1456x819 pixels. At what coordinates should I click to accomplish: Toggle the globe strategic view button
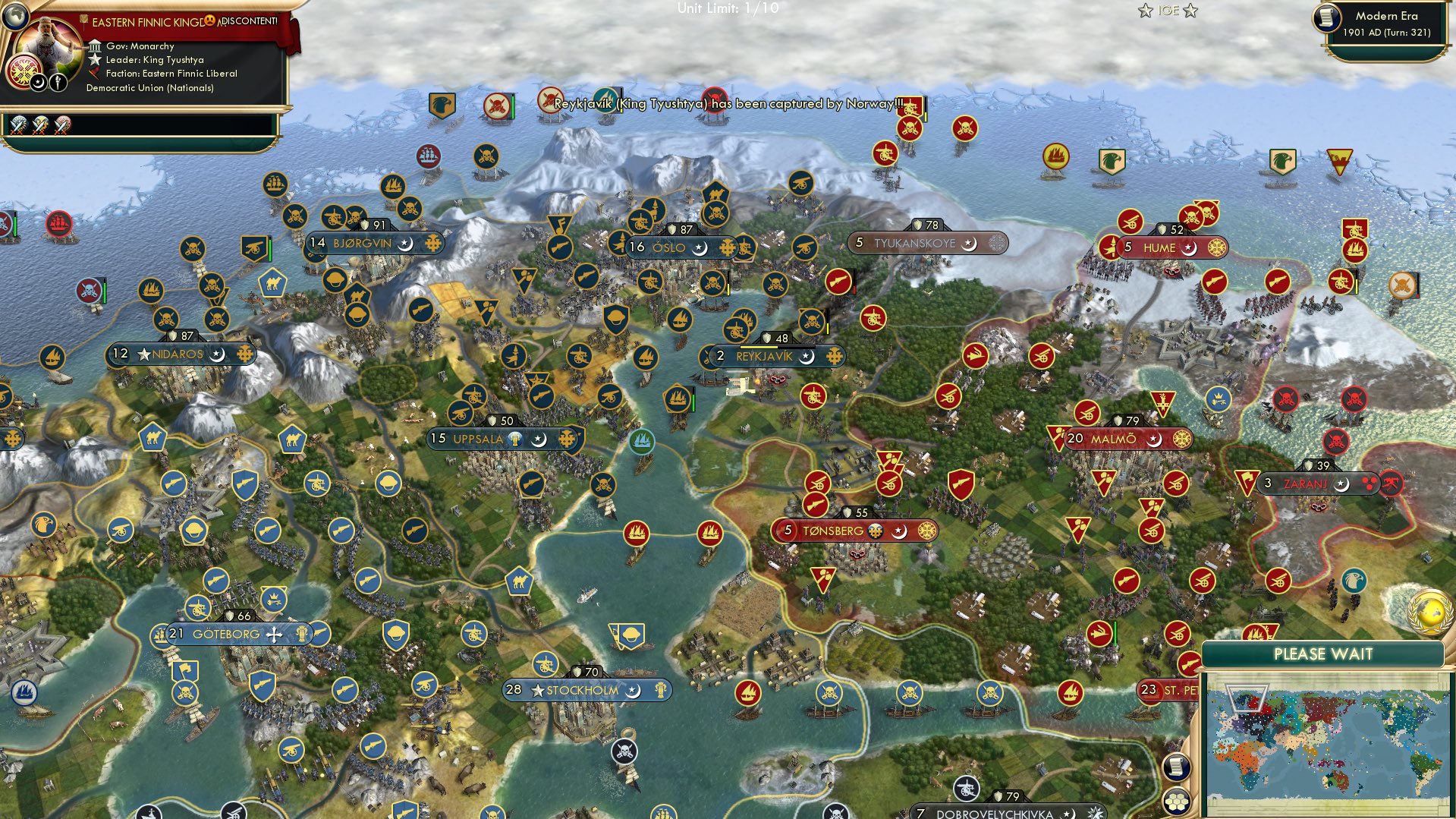pyautogui.click(x=16, y=17)
